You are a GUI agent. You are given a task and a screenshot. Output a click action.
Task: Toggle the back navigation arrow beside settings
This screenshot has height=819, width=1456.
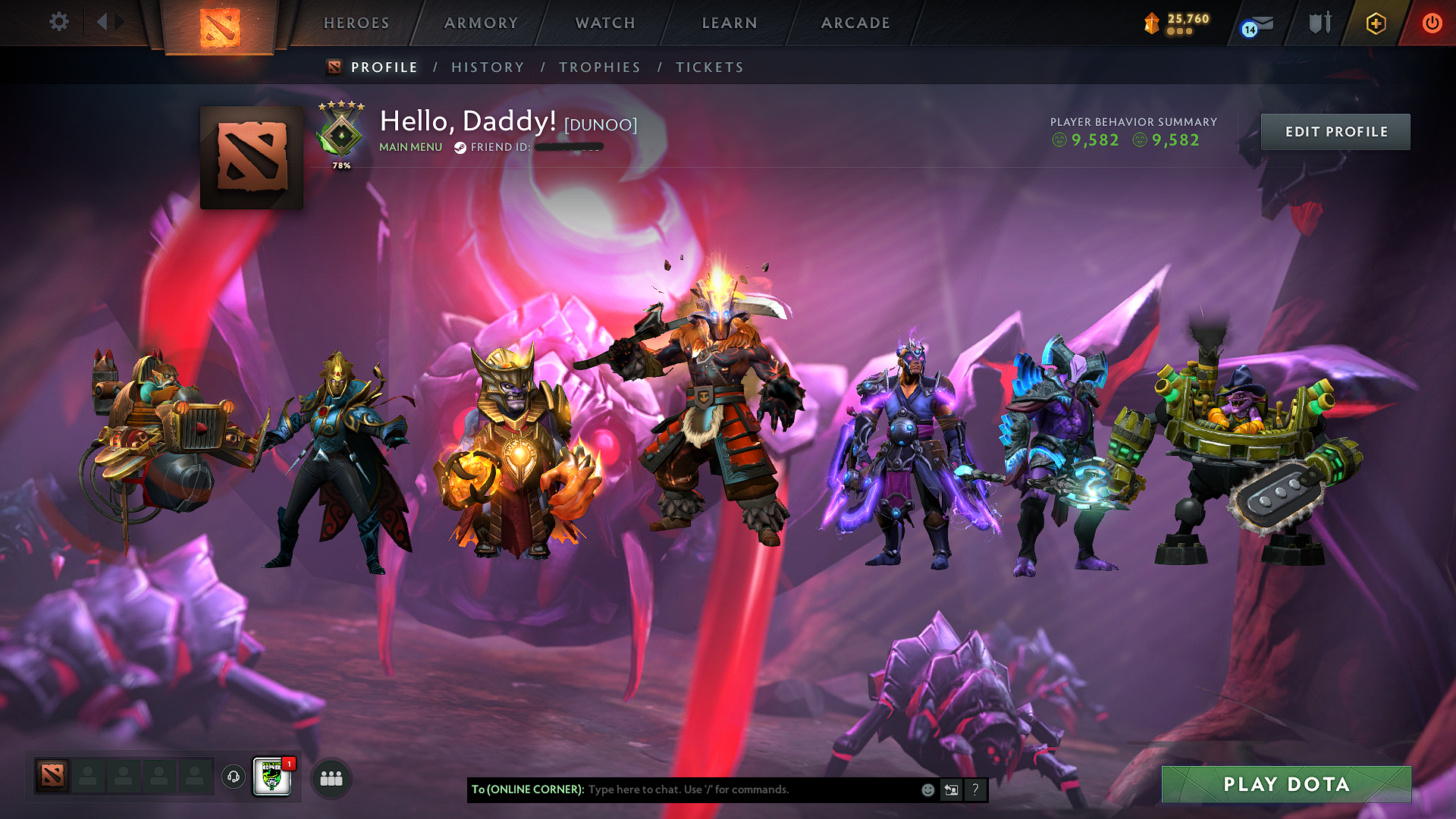click(104, 22)
